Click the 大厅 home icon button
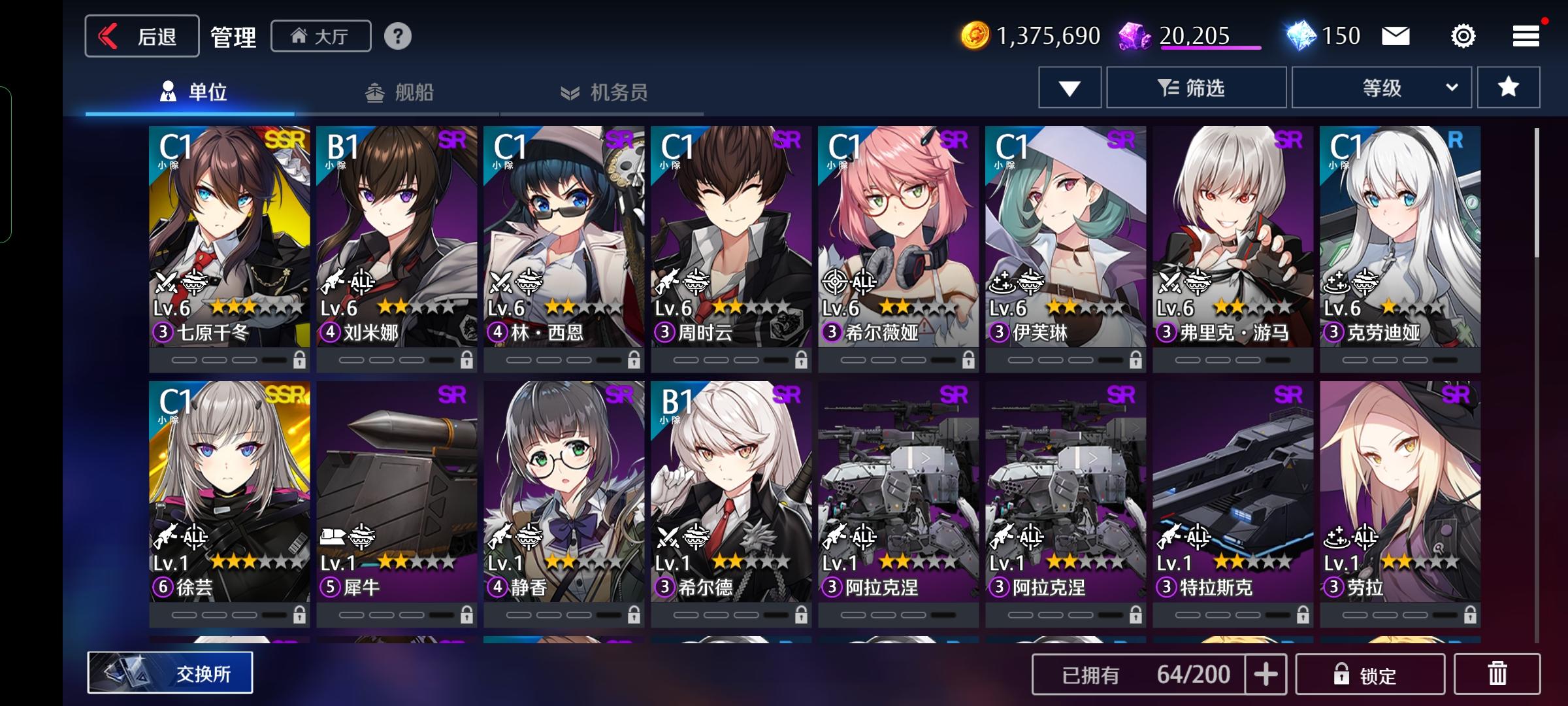This screenshot has width=1568, height=706. 319,37
